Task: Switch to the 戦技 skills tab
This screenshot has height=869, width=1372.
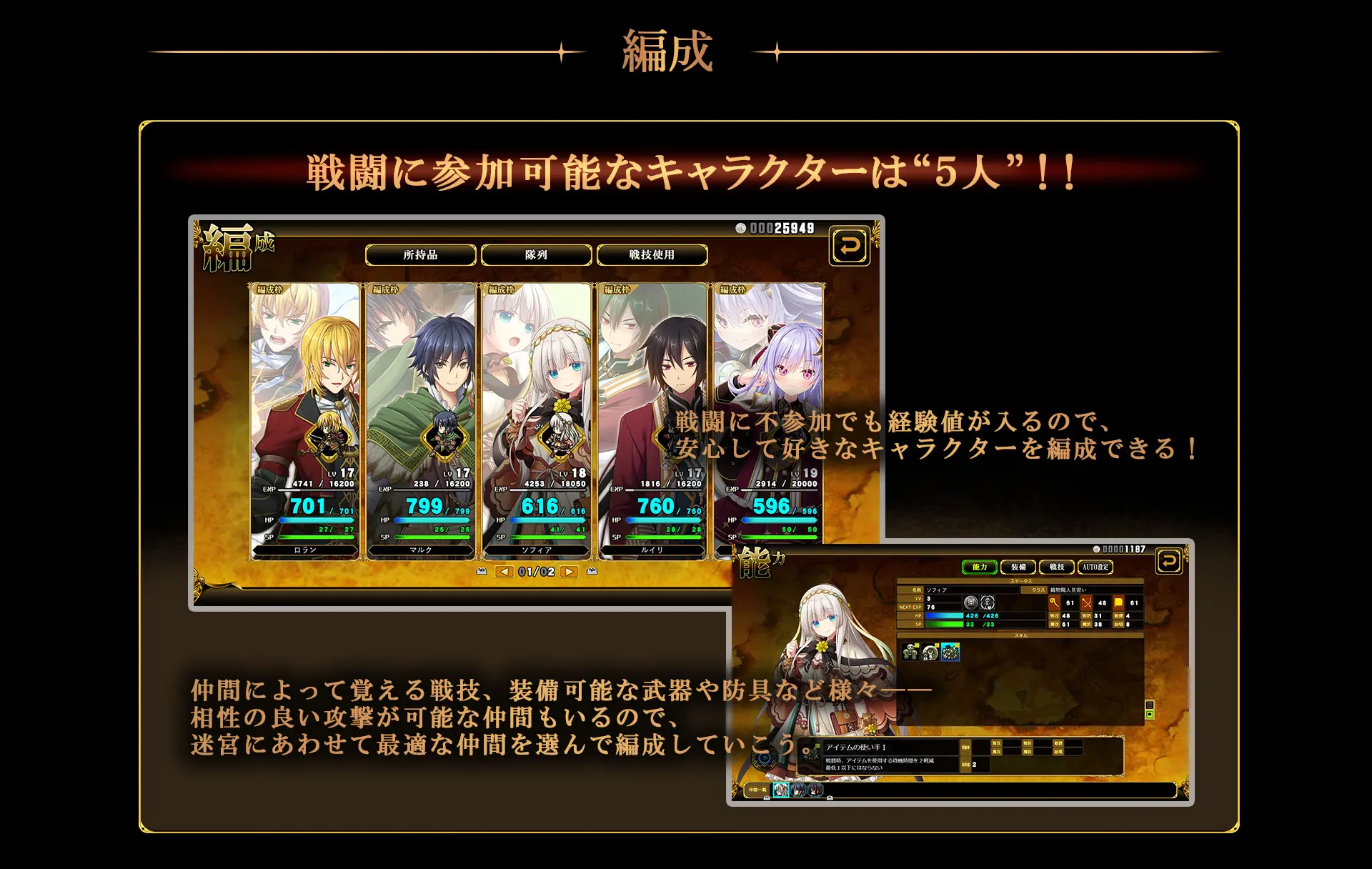Action: click(x=1057, y=567)
